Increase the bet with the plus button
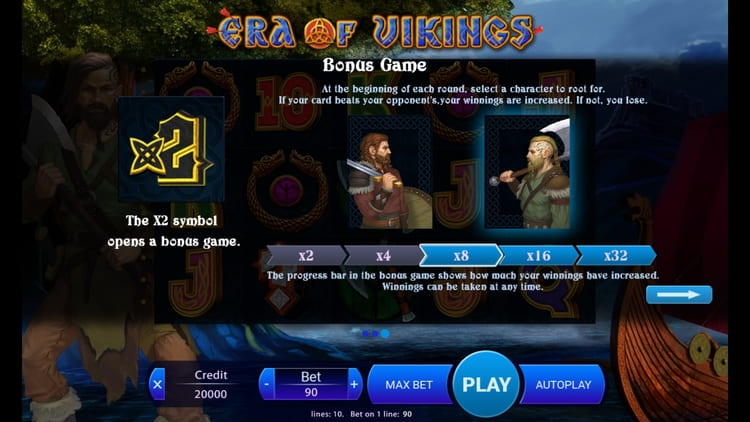 (x=354, y=384)
